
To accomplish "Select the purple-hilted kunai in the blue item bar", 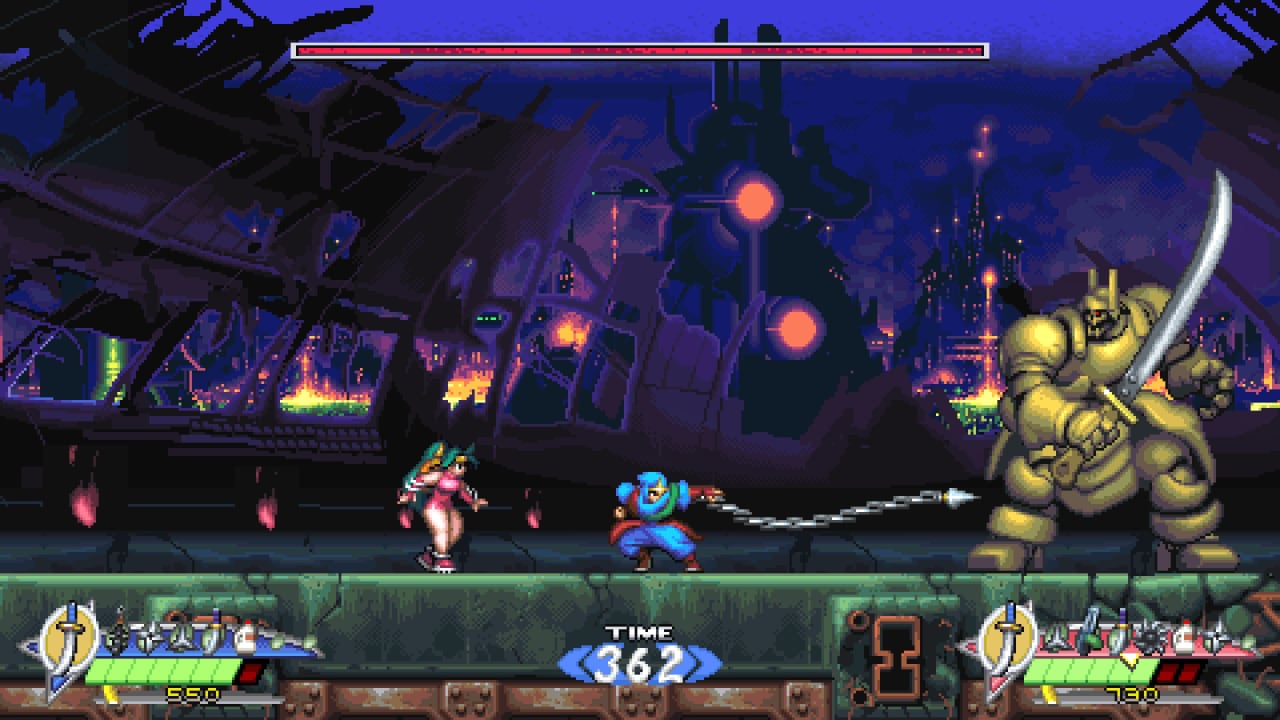I will click(215, 634).
